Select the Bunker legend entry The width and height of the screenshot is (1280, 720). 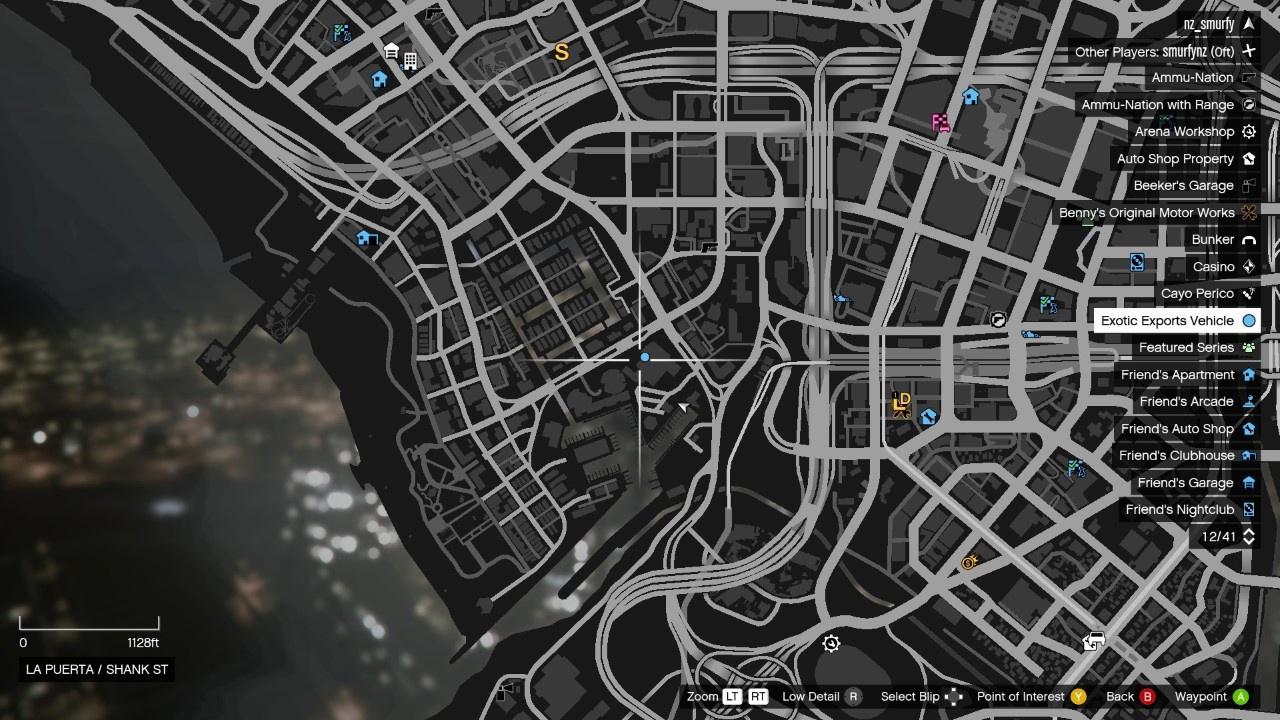click(1212, 240)
